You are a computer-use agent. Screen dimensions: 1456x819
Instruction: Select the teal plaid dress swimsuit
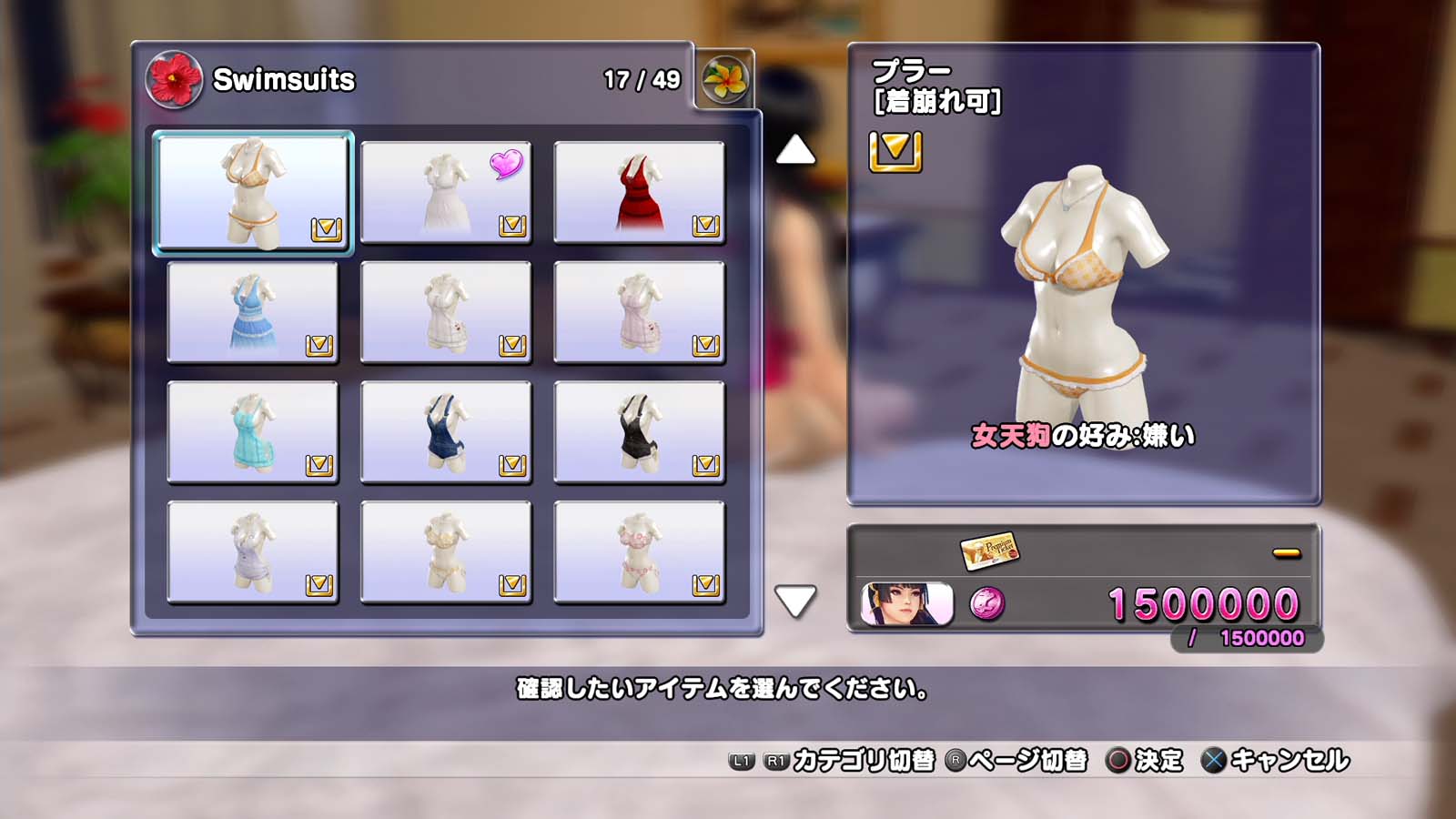coord(253,432)
